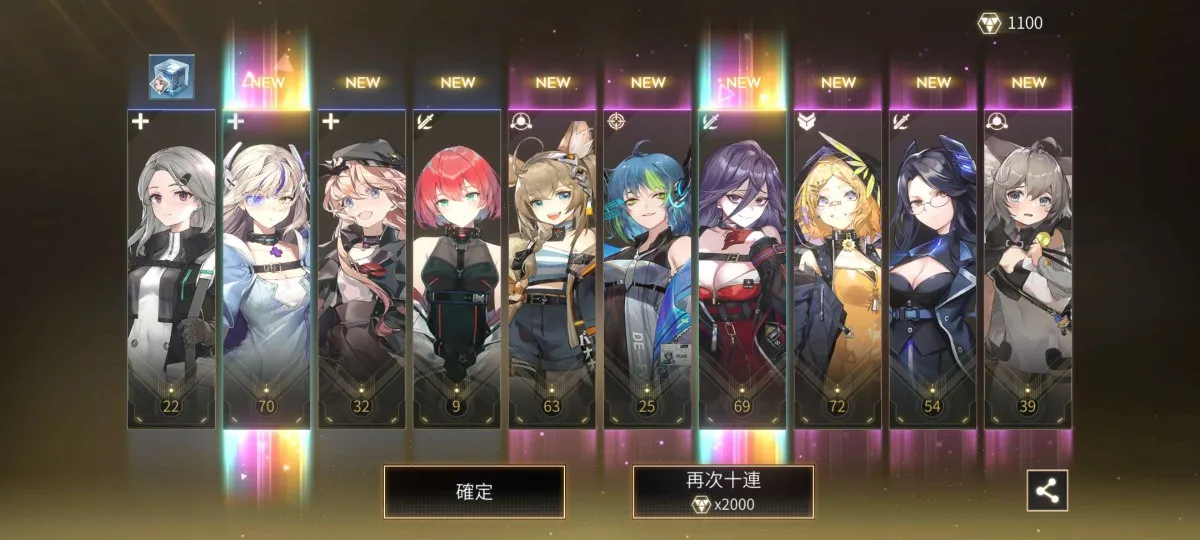Select the gray-haired character card numbered 22
The height and width of the screenshot is (540, 1200).
click(x=171, y=270)
